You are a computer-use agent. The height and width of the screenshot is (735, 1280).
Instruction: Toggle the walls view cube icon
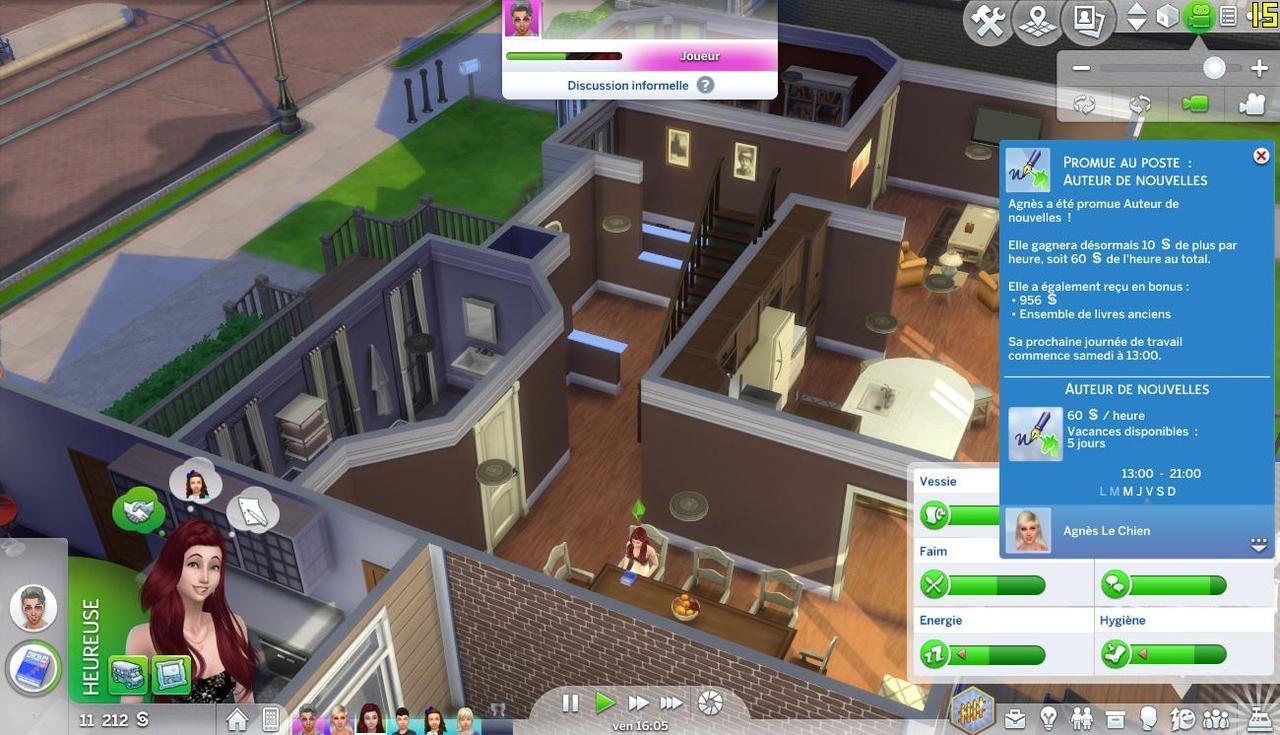coord(1167,17)
